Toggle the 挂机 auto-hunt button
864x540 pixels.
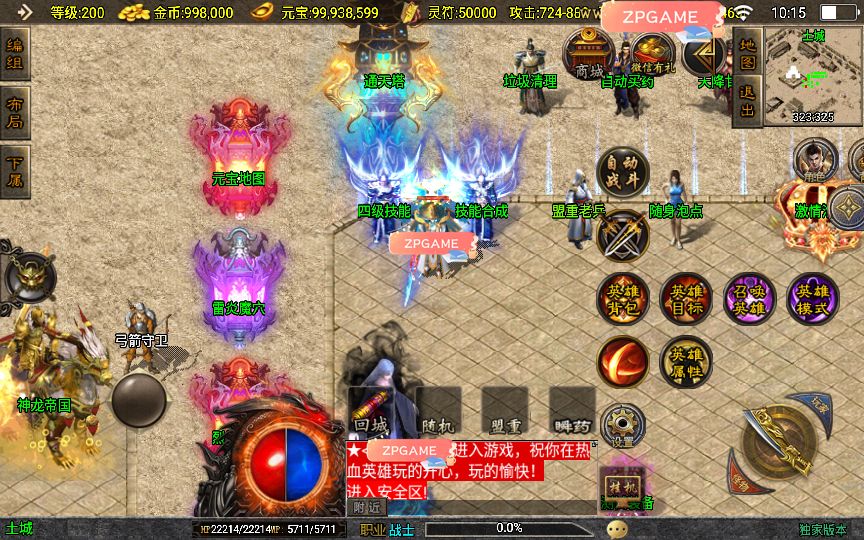(x=622, y=487)
